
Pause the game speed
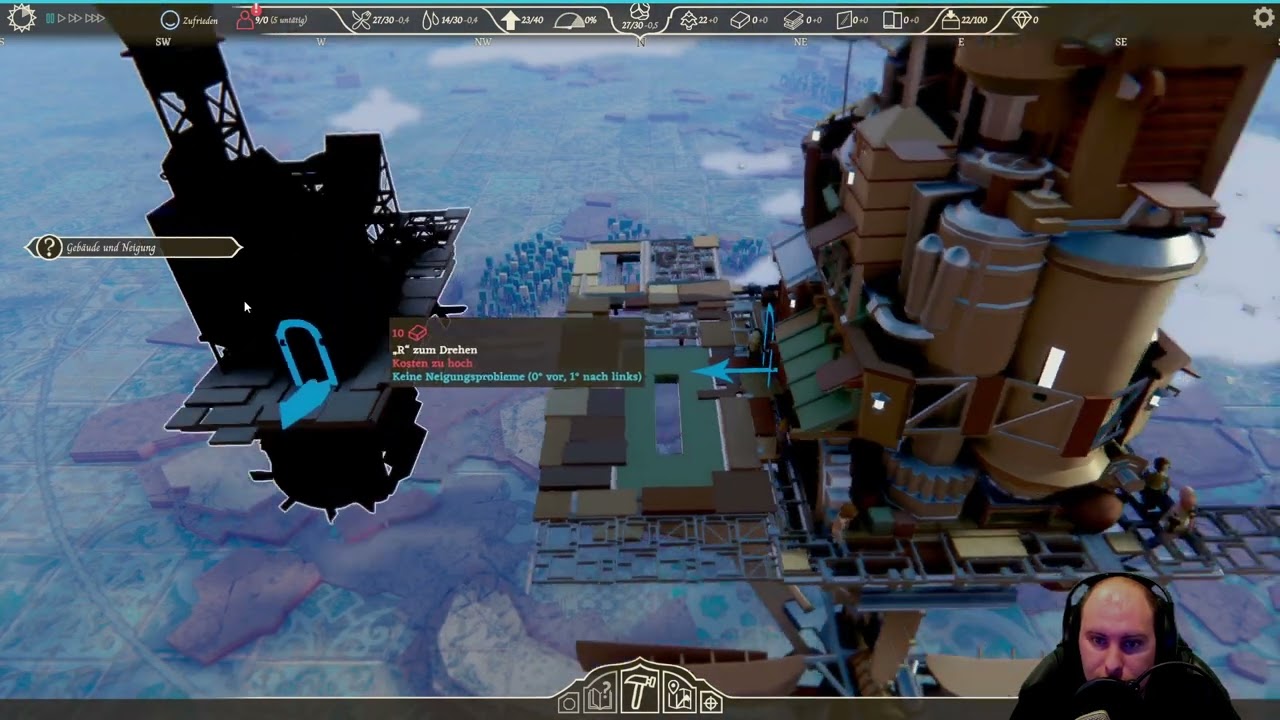(x=50, y=18)
